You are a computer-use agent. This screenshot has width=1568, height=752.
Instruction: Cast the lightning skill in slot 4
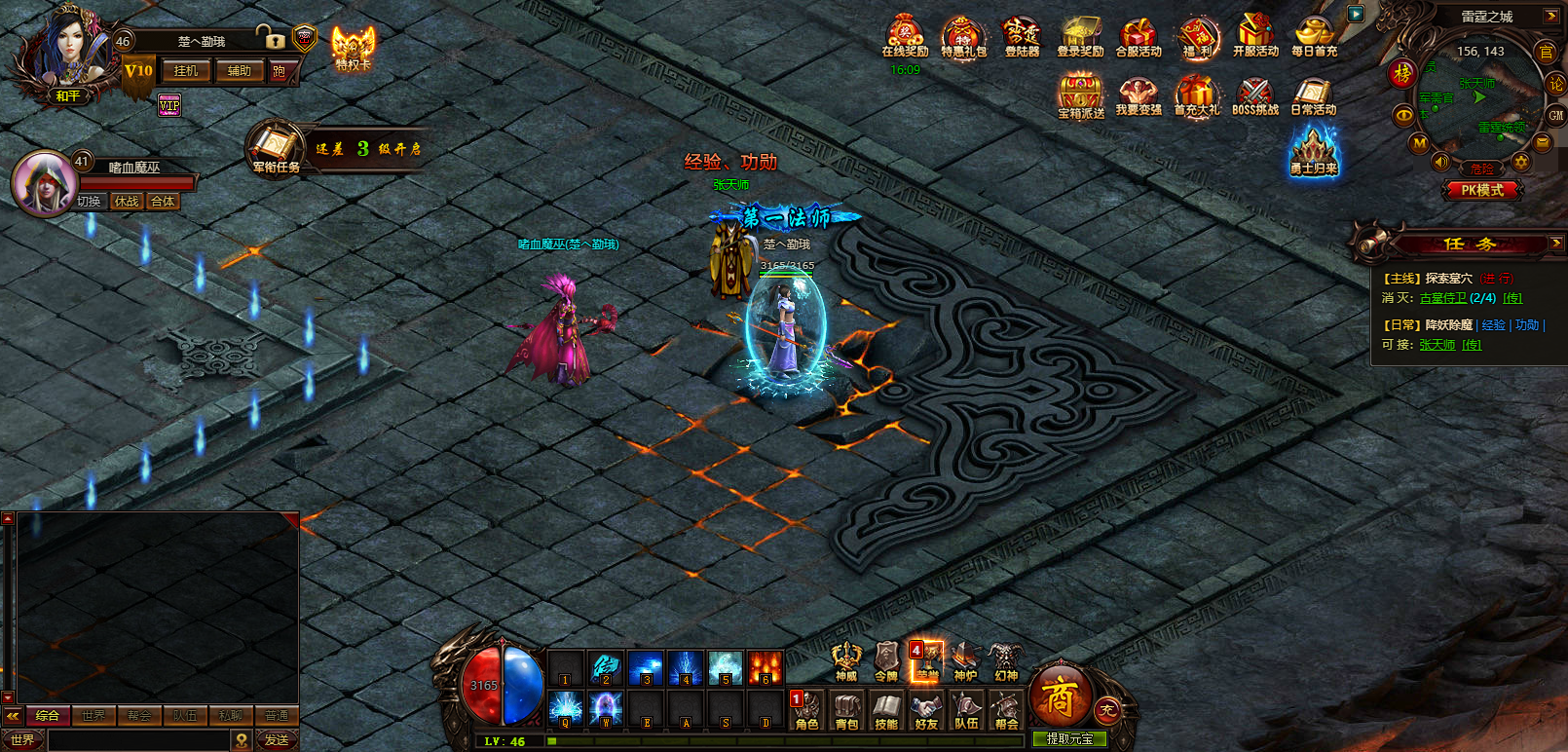685,669
